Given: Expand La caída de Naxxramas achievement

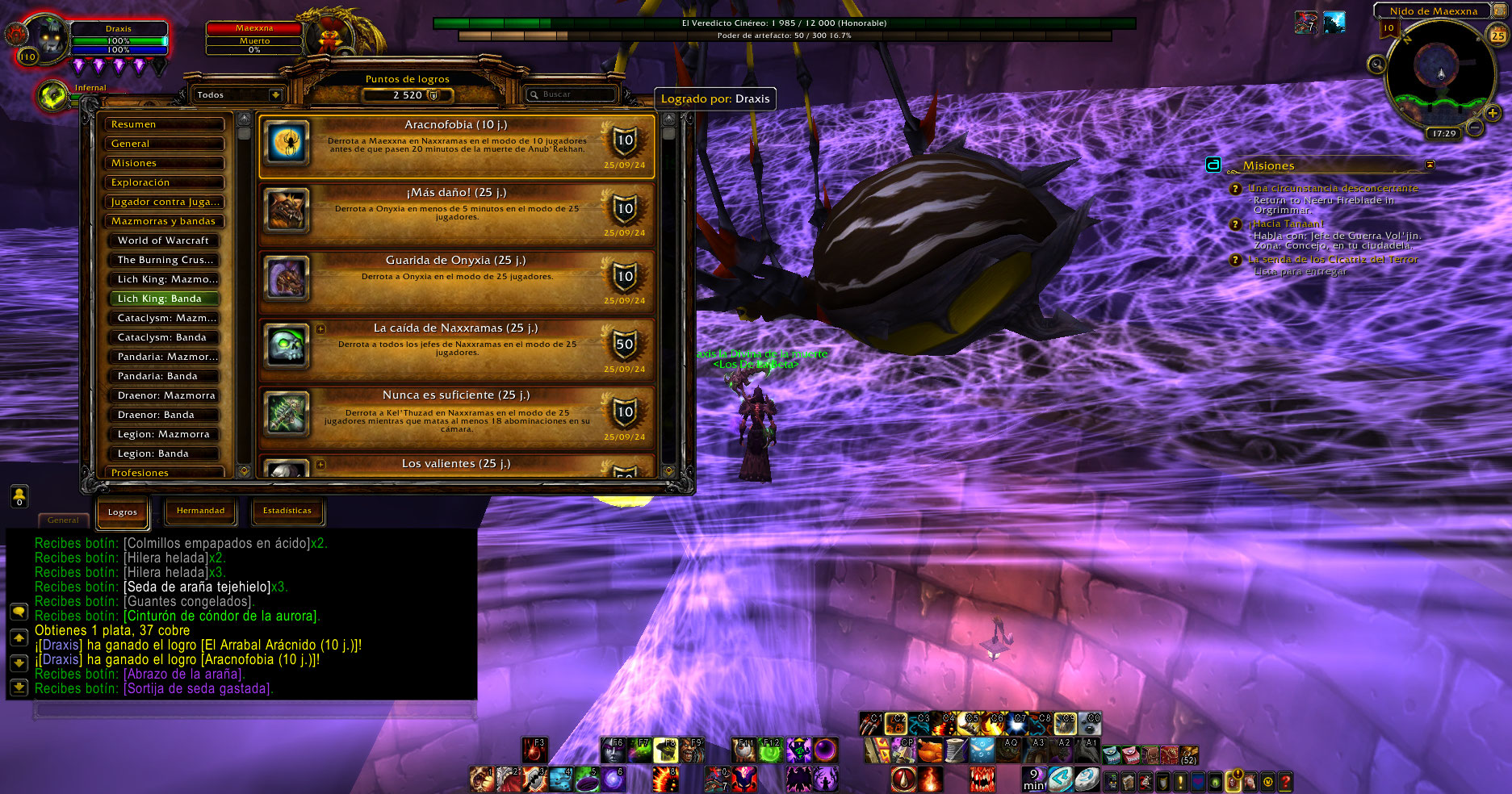Looking at the screenshot, I should pos(321,329).
